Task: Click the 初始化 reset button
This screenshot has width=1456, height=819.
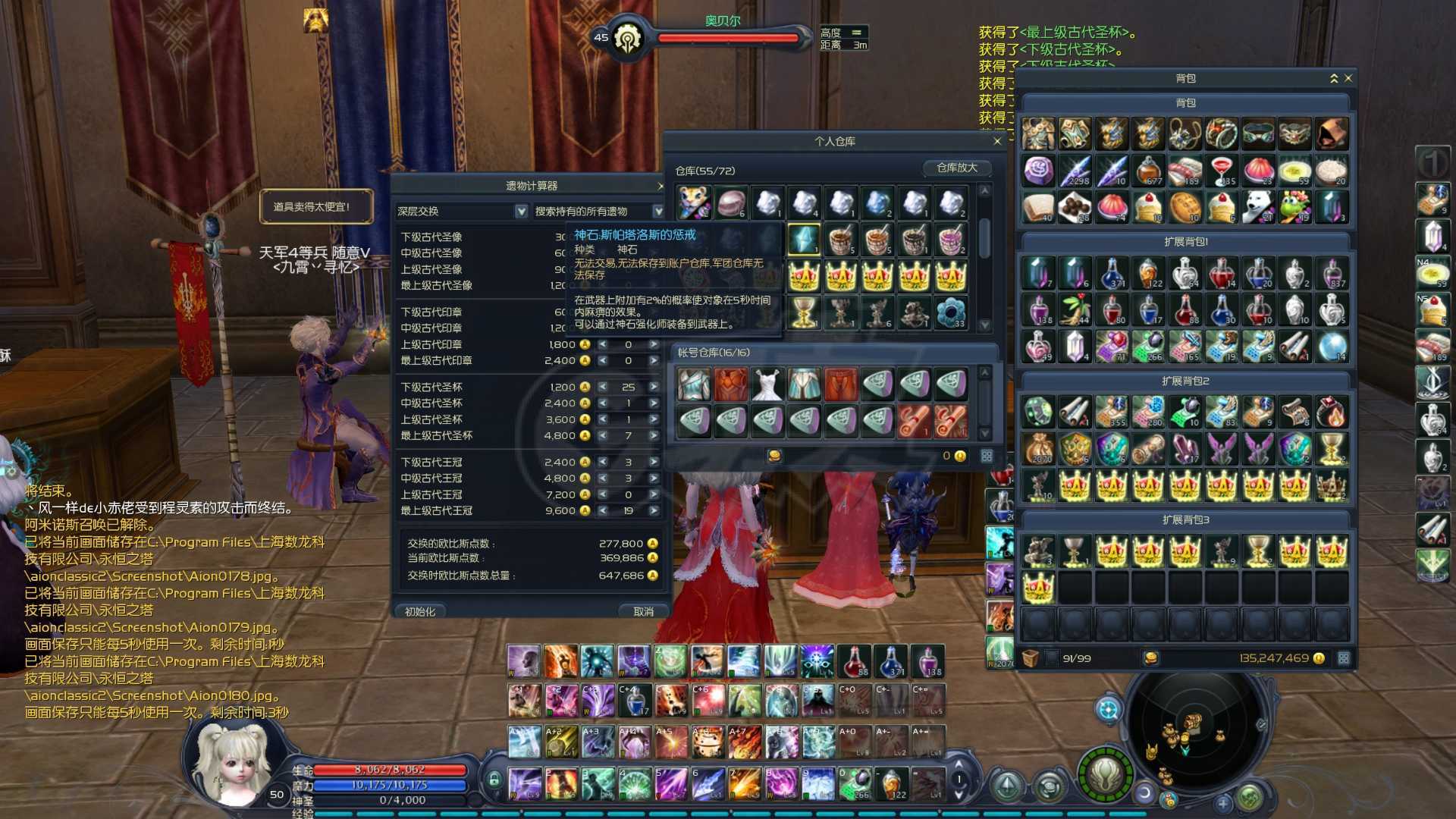Action: [420, 611]
